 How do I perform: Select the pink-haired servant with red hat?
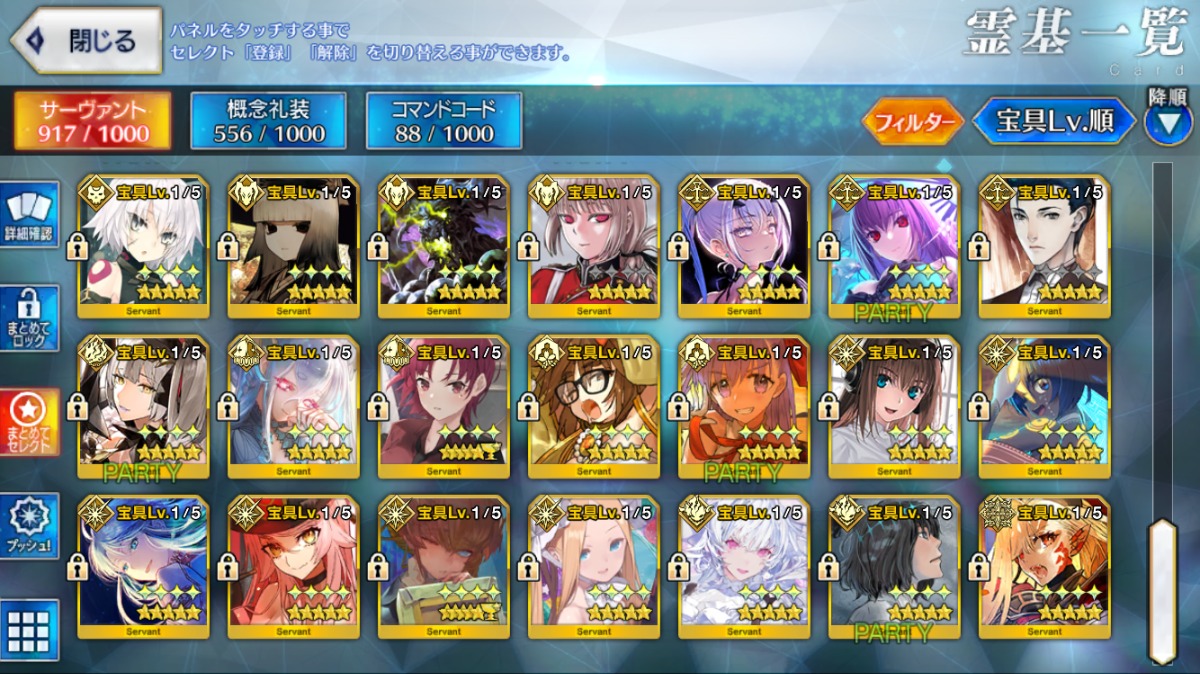point(294,565)
